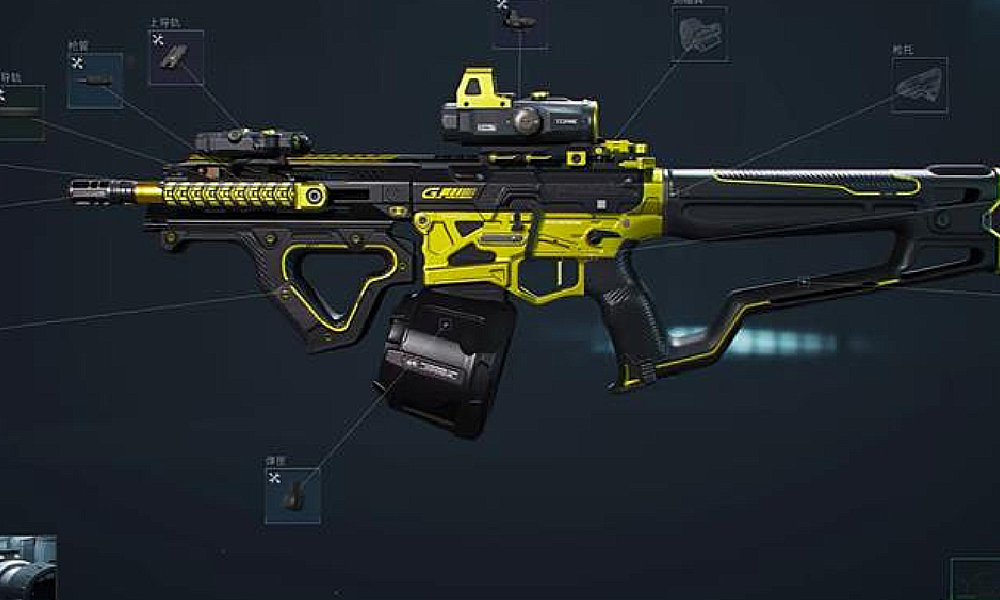Open the 上导轨 top rail slot
The height and width of the screenshot is (600, 1000).
[176, 57]
